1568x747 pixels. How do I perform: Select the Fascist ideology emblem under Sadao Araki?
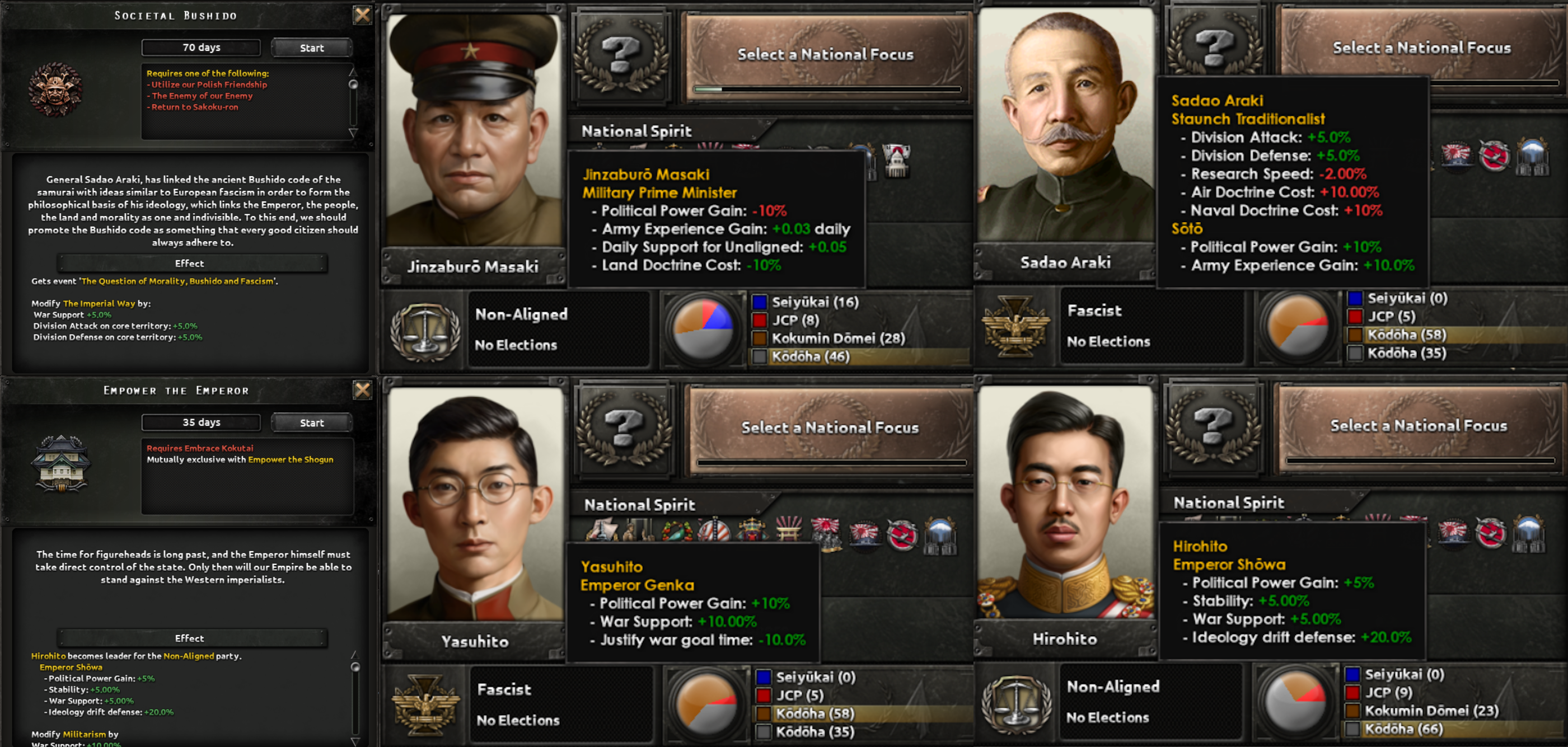(1015, 327)
